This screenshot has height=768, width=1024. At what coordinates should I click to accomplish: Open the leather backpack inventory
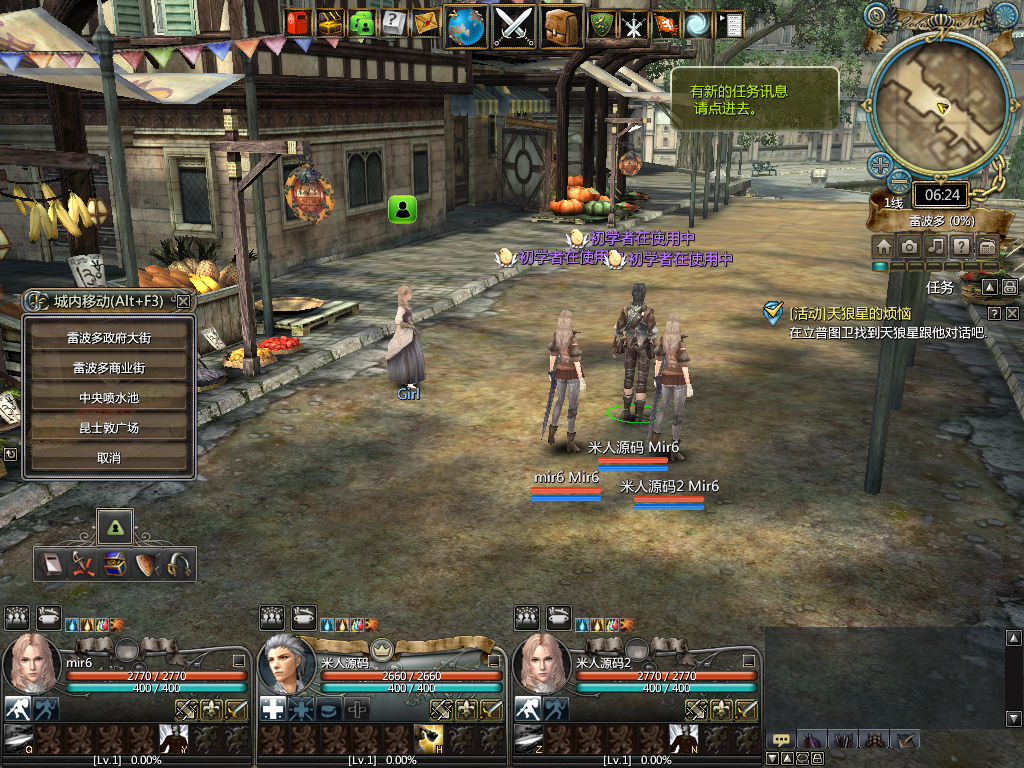[563, 27]
